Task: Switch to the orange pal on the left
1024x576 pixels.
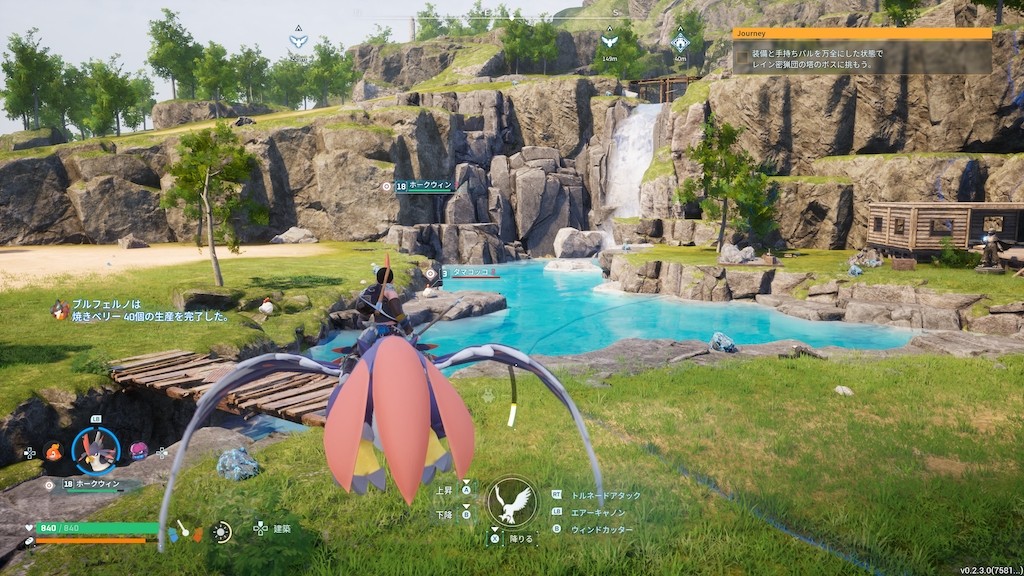Action: coord(53,451)
